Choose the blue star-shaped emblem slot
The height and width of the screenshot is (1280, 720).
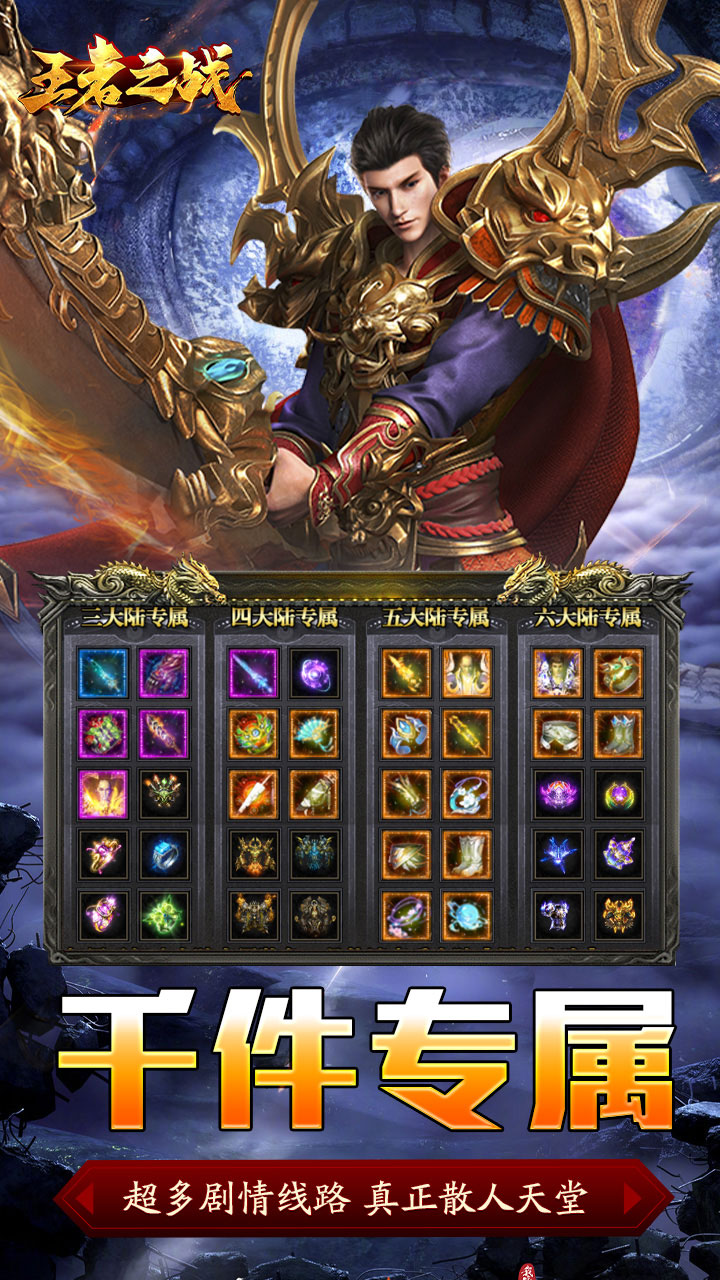click(x=558, y=854)
